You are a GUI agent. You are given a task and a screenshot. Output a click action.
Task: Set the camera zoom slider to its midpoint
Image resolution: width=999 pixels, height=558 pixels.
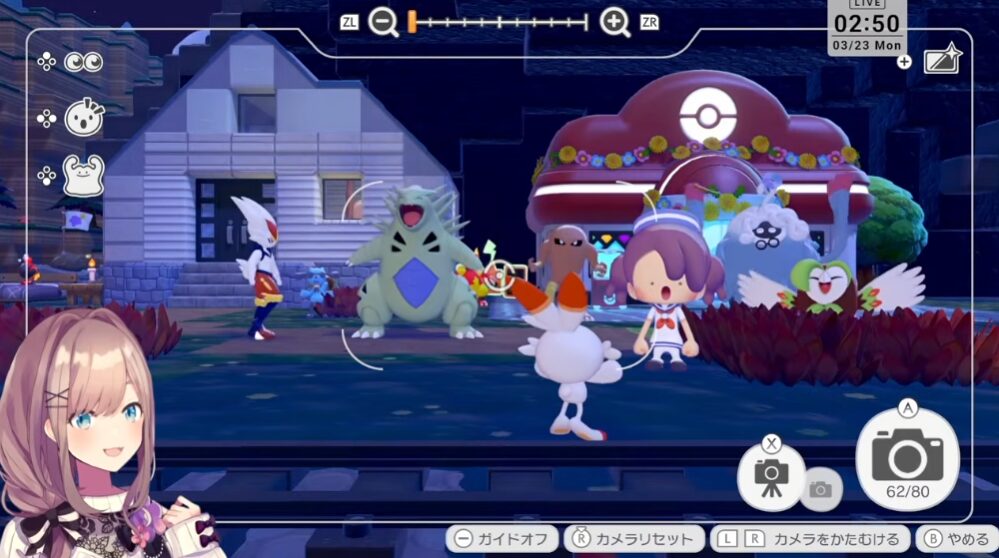pyautogui.click(x=499, y=22)
